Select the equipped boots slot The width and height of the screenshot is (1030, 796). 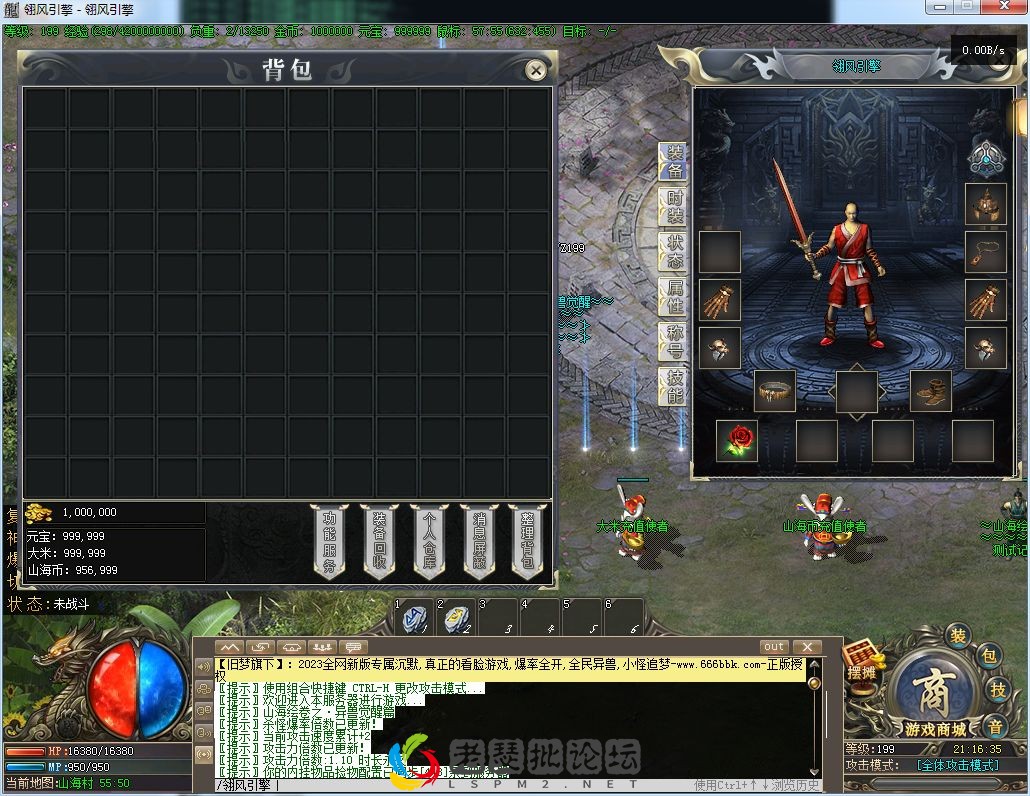tap(930, 391)
